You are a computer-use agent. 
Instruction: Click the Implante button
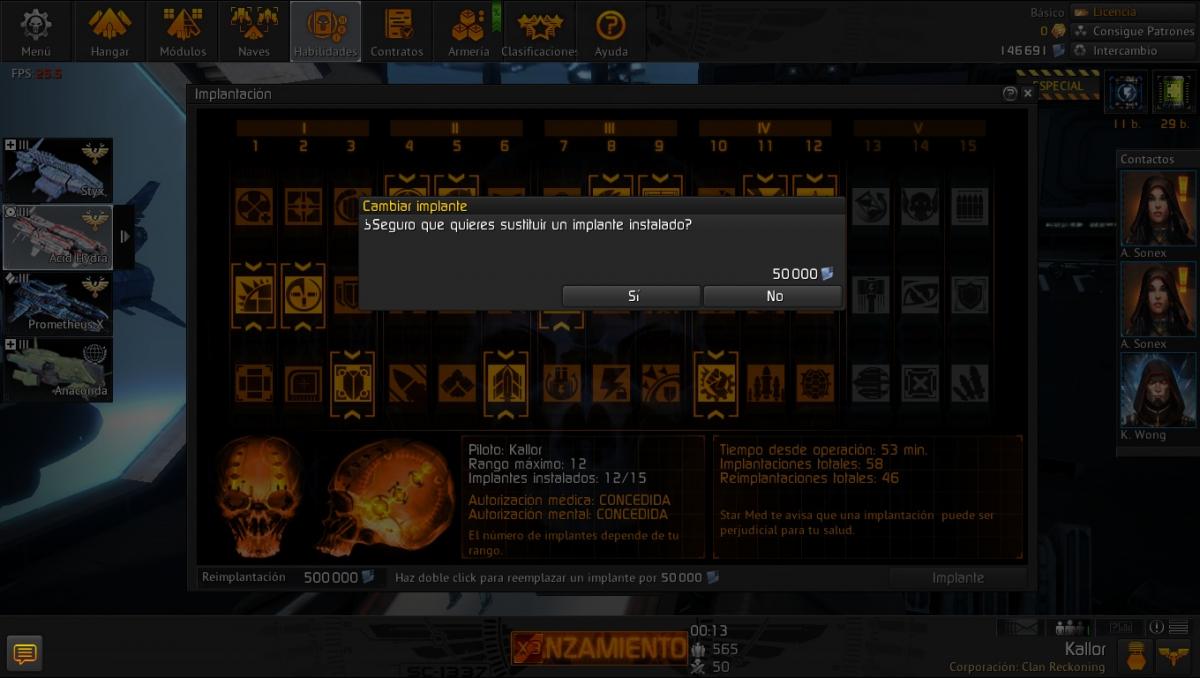coord(957,577)
